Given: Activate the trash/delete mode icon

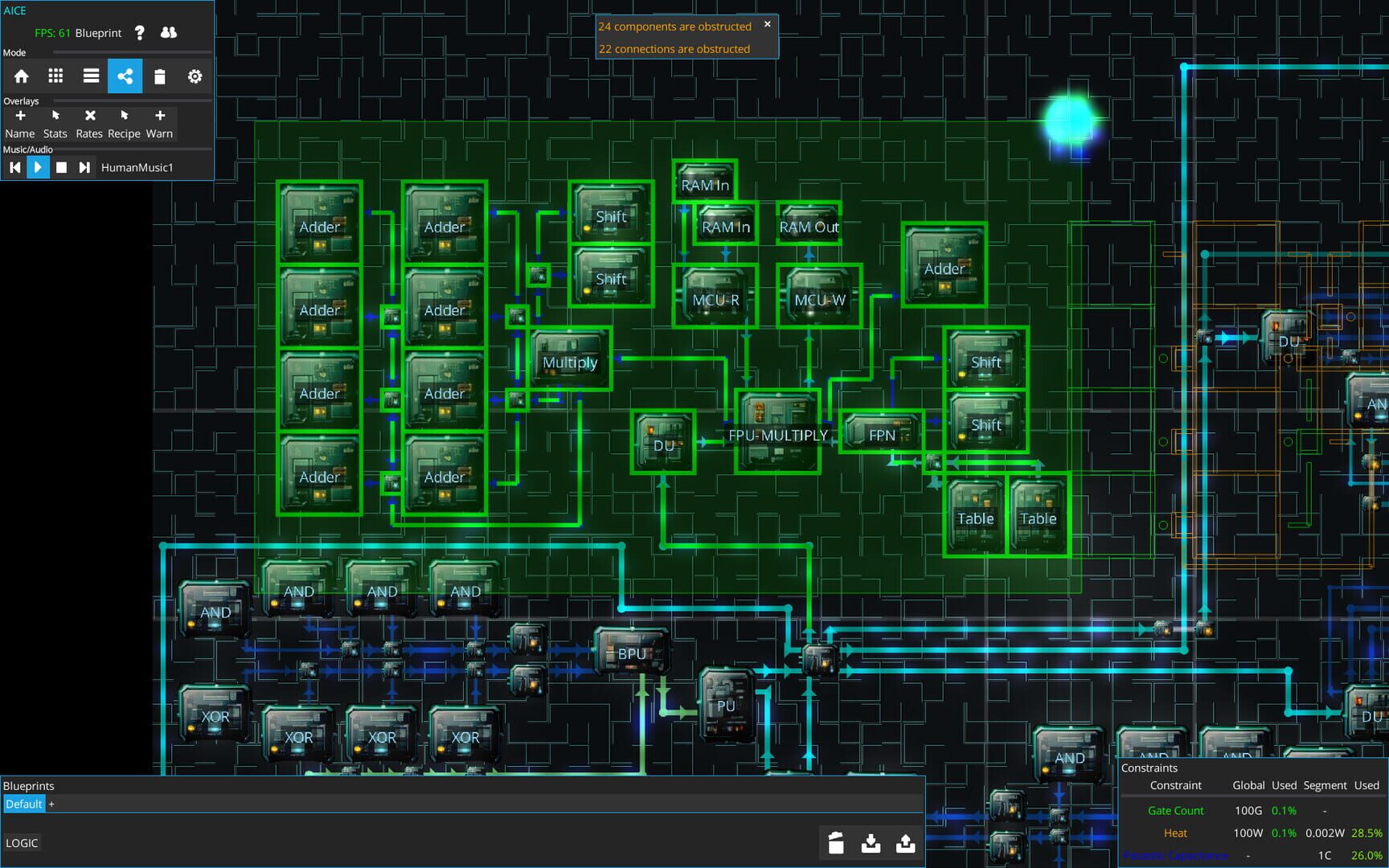Looking at the screenshot, I should click(160, 76).
